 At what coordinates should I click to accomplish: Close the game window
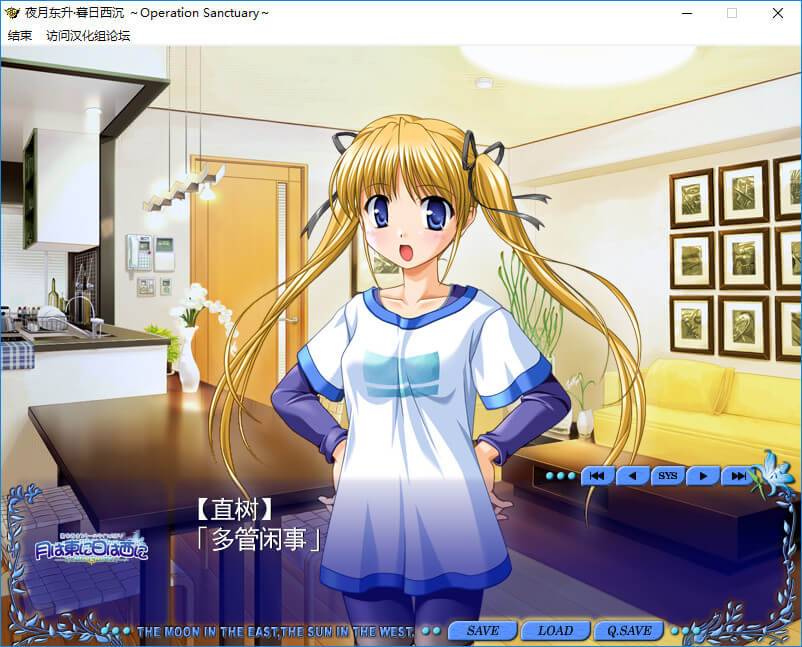(x=778, y=13)
